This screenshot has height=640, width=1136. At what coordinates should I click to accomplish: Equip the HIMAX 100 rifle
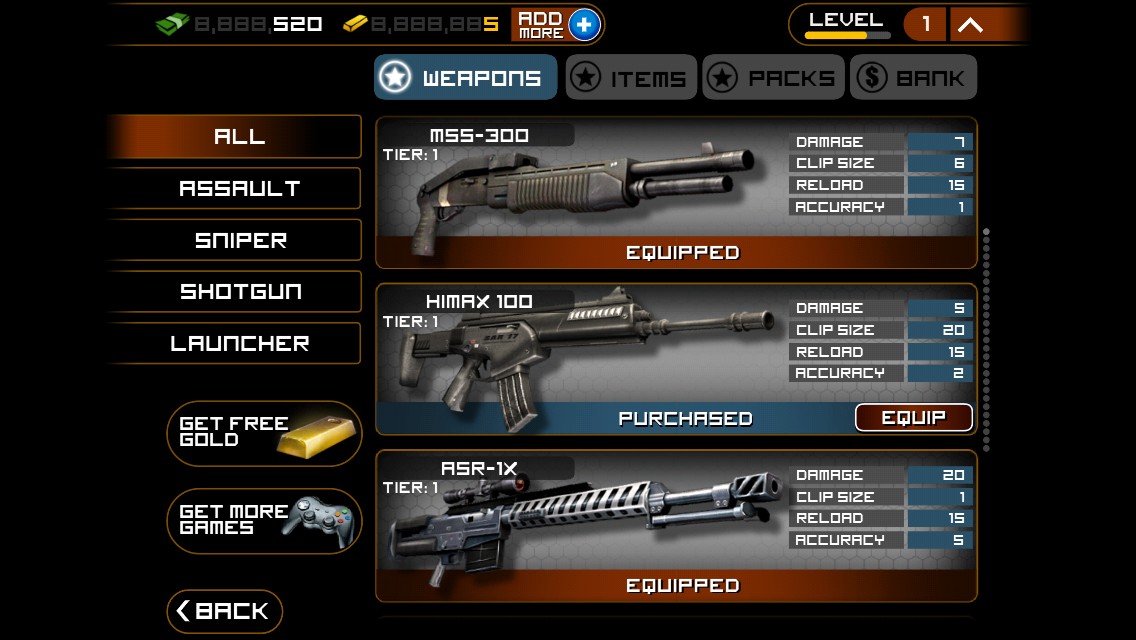pos(913,418)
